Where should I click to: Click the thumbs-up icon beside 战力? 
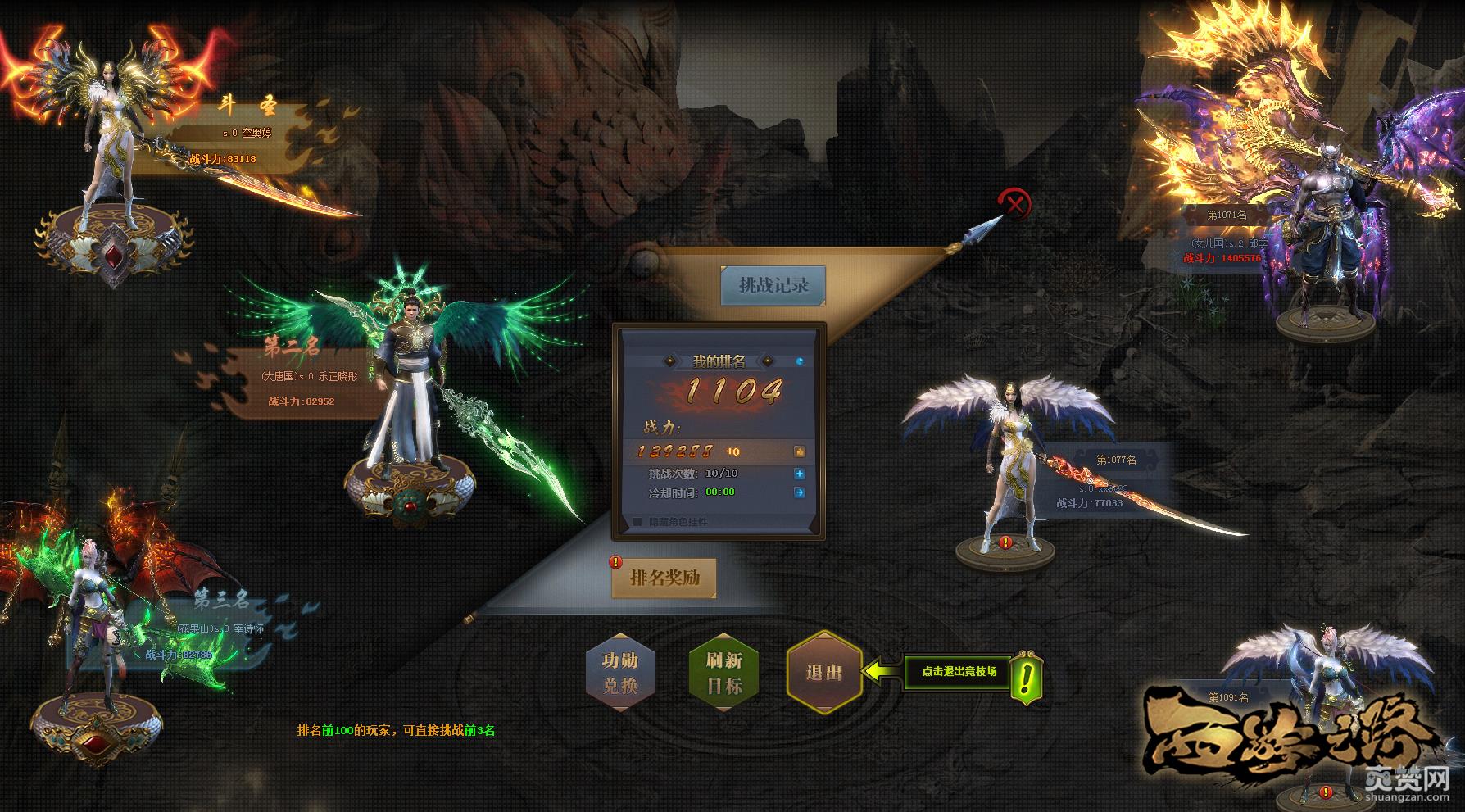pyautogui.click(x=799, y=451)
